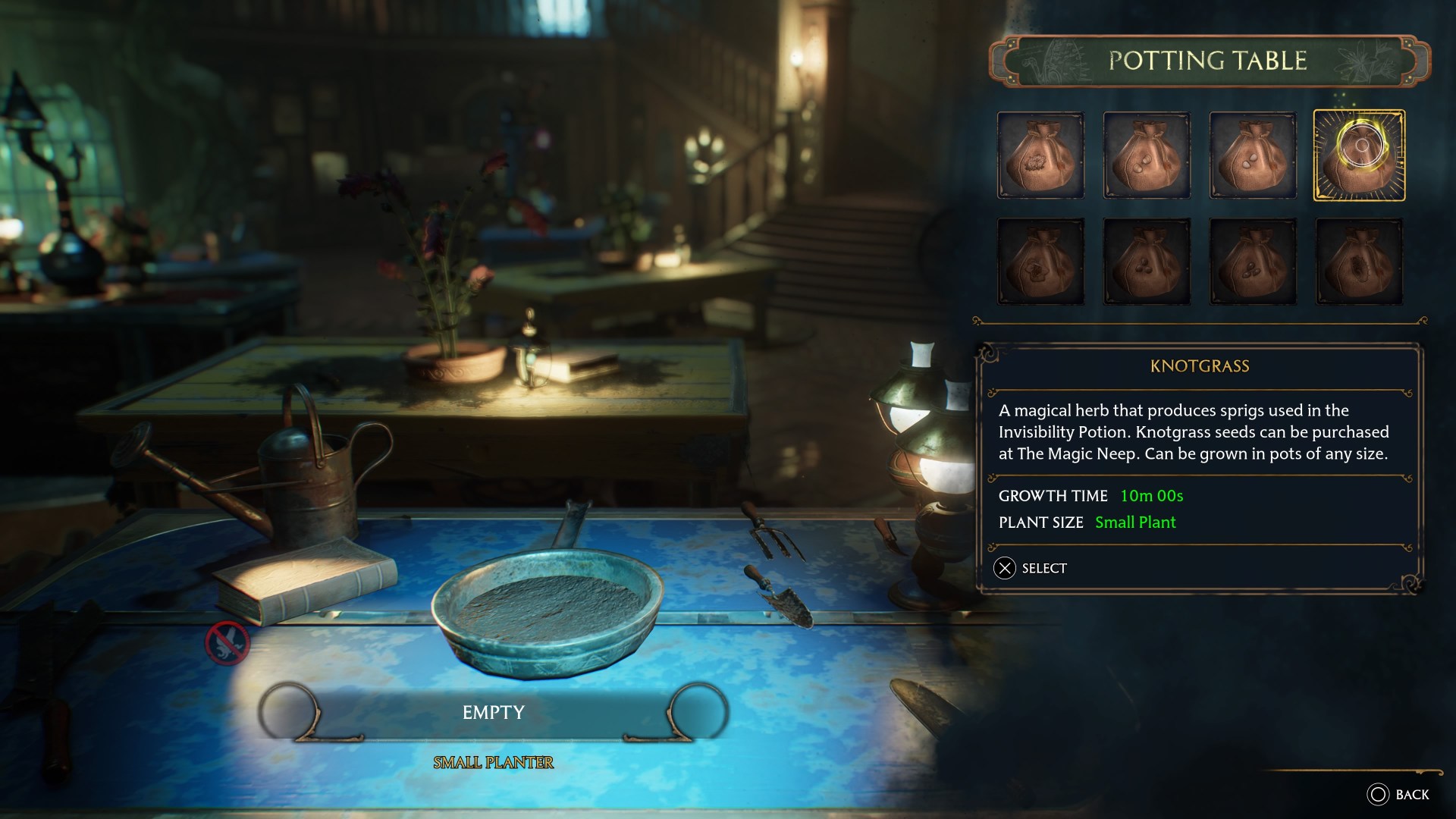
Task: Click the pouch holding three round berries
Action: (x=1147, y=262)
